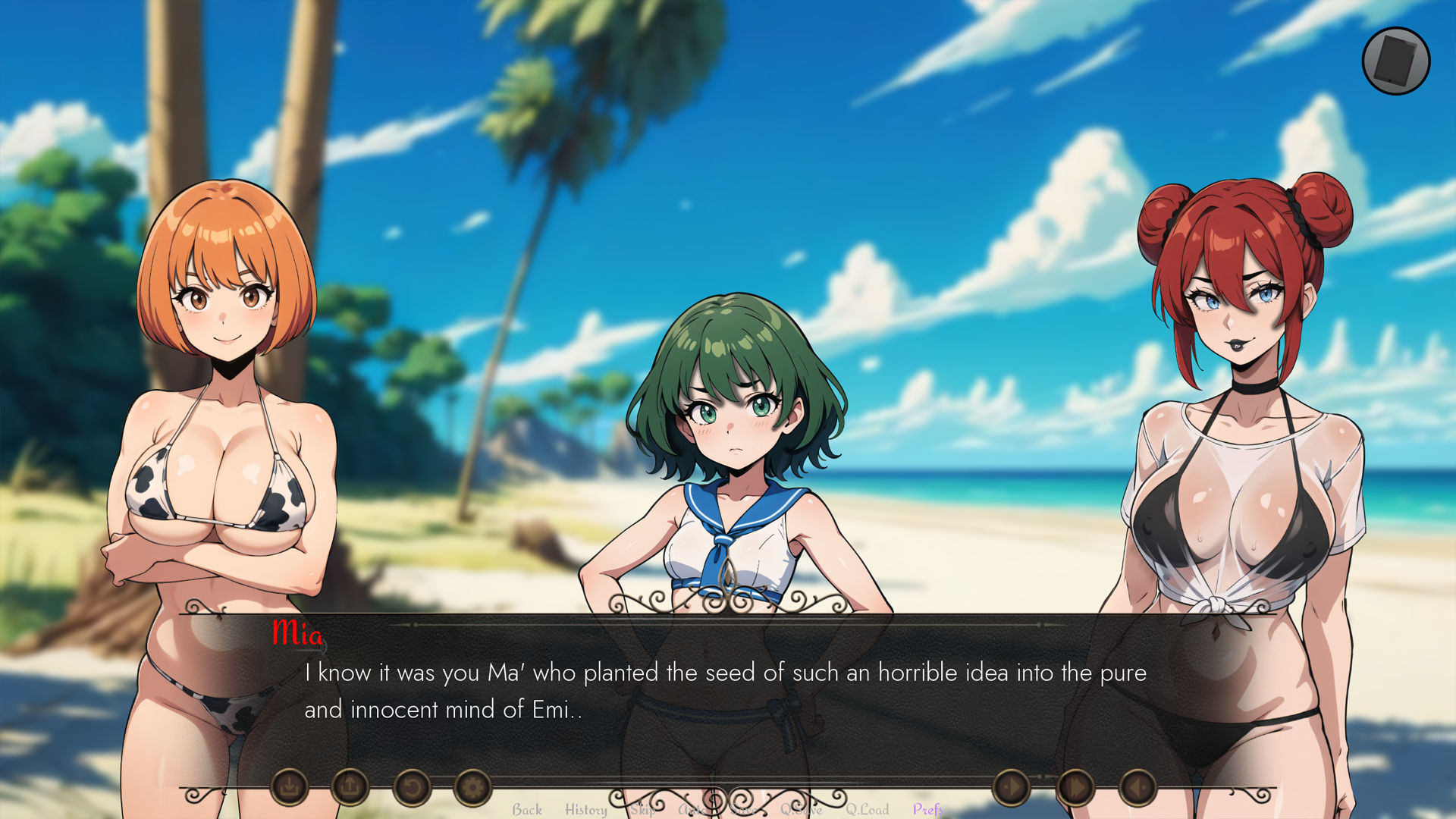This screenshot has height=819, width=1456.
Task: Open the phone via the top-right icon
Action: (1396, 61)
